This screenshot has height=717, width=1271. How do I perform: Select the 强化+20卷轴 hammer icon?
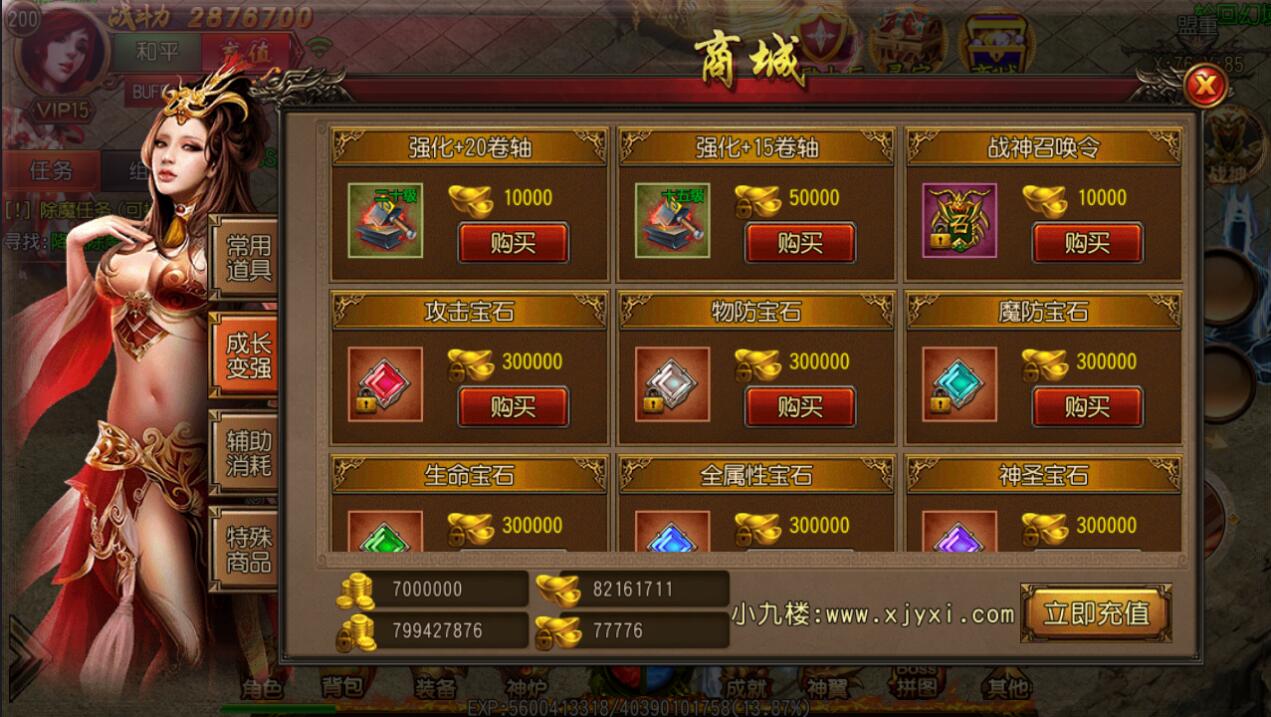[x=385, y=220]
